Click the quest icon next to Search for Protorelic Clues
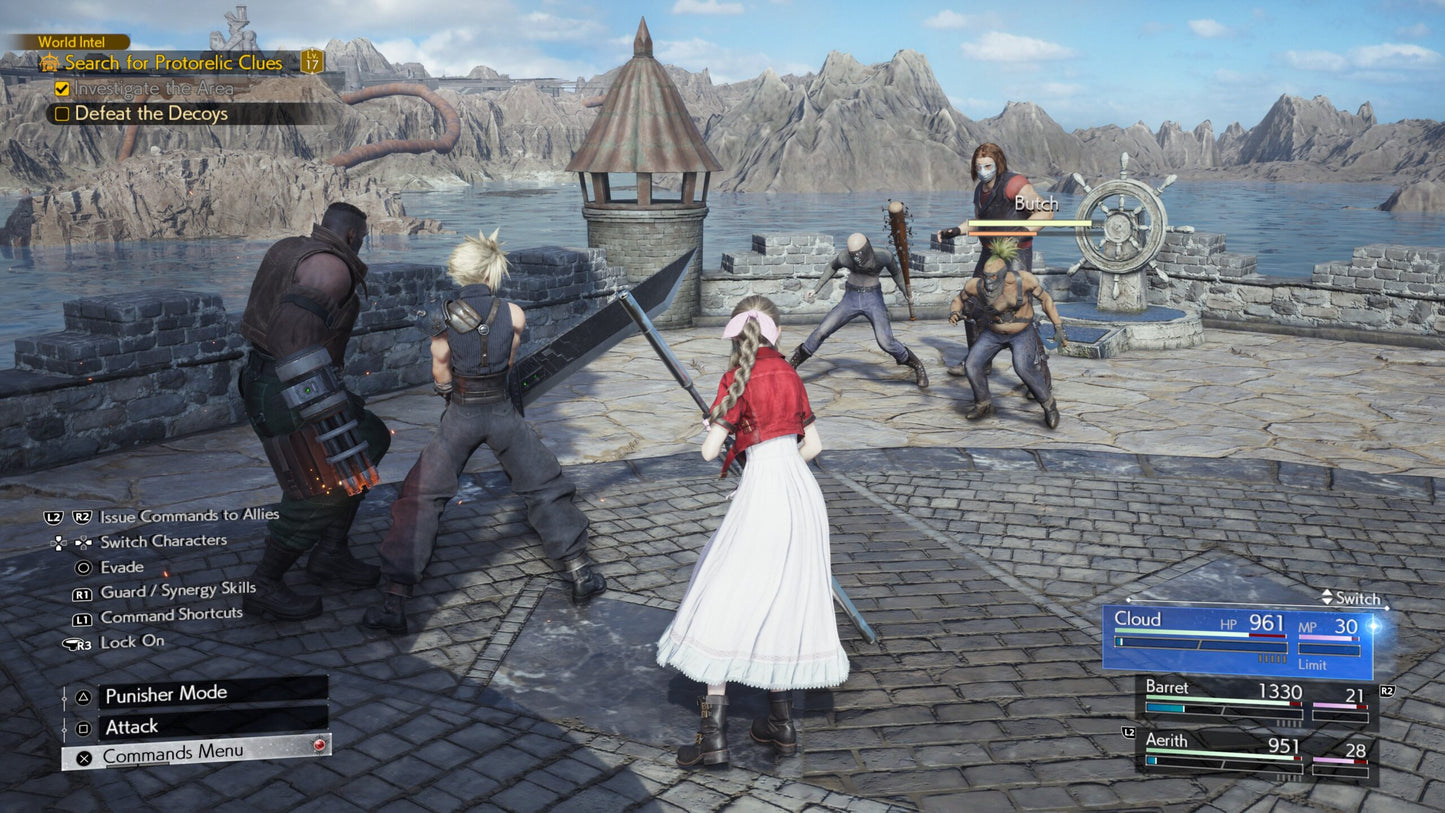1445x813 pixels. [x=48, y=62]
